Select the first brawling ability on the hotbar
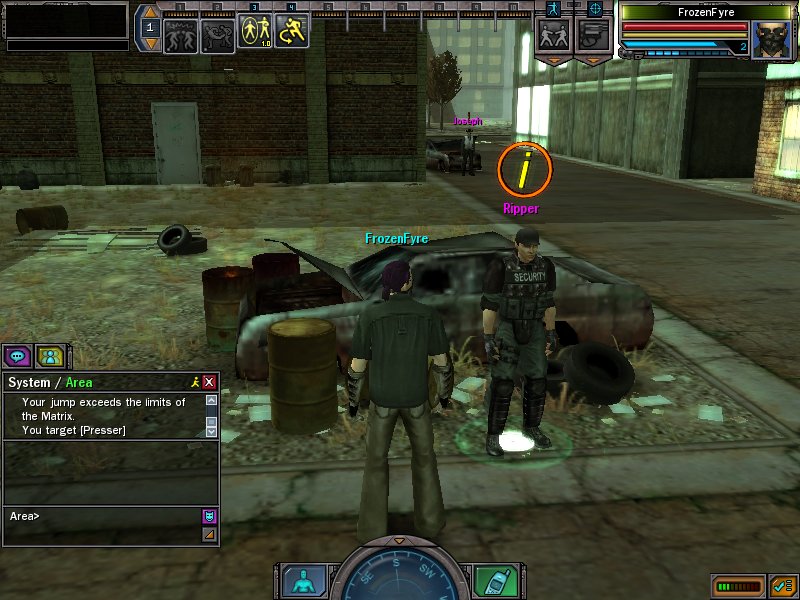 (x=180, y=34)
